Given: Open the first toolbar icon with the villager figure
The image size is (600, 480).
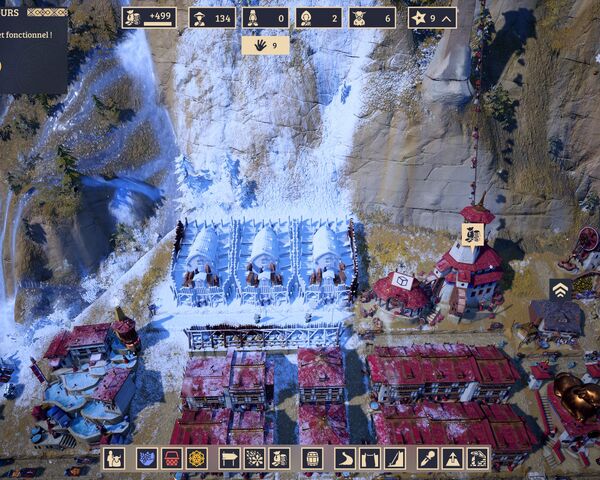Looking at the screenshot, I should (114, 458).
